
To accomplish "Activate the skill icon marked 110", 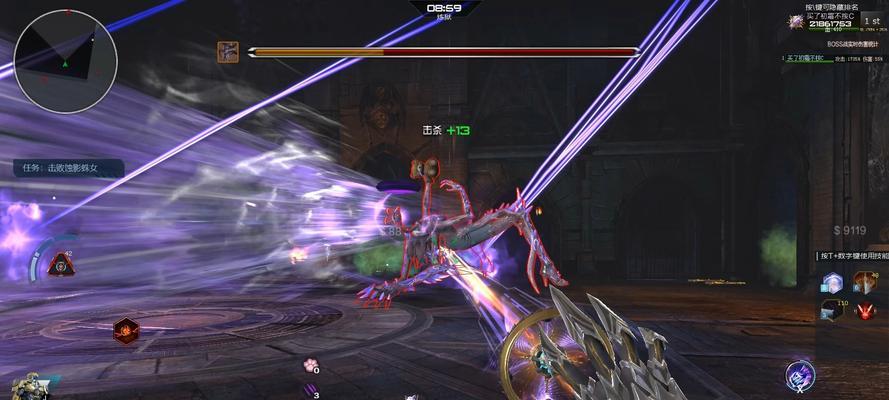I will click(832, 311).
